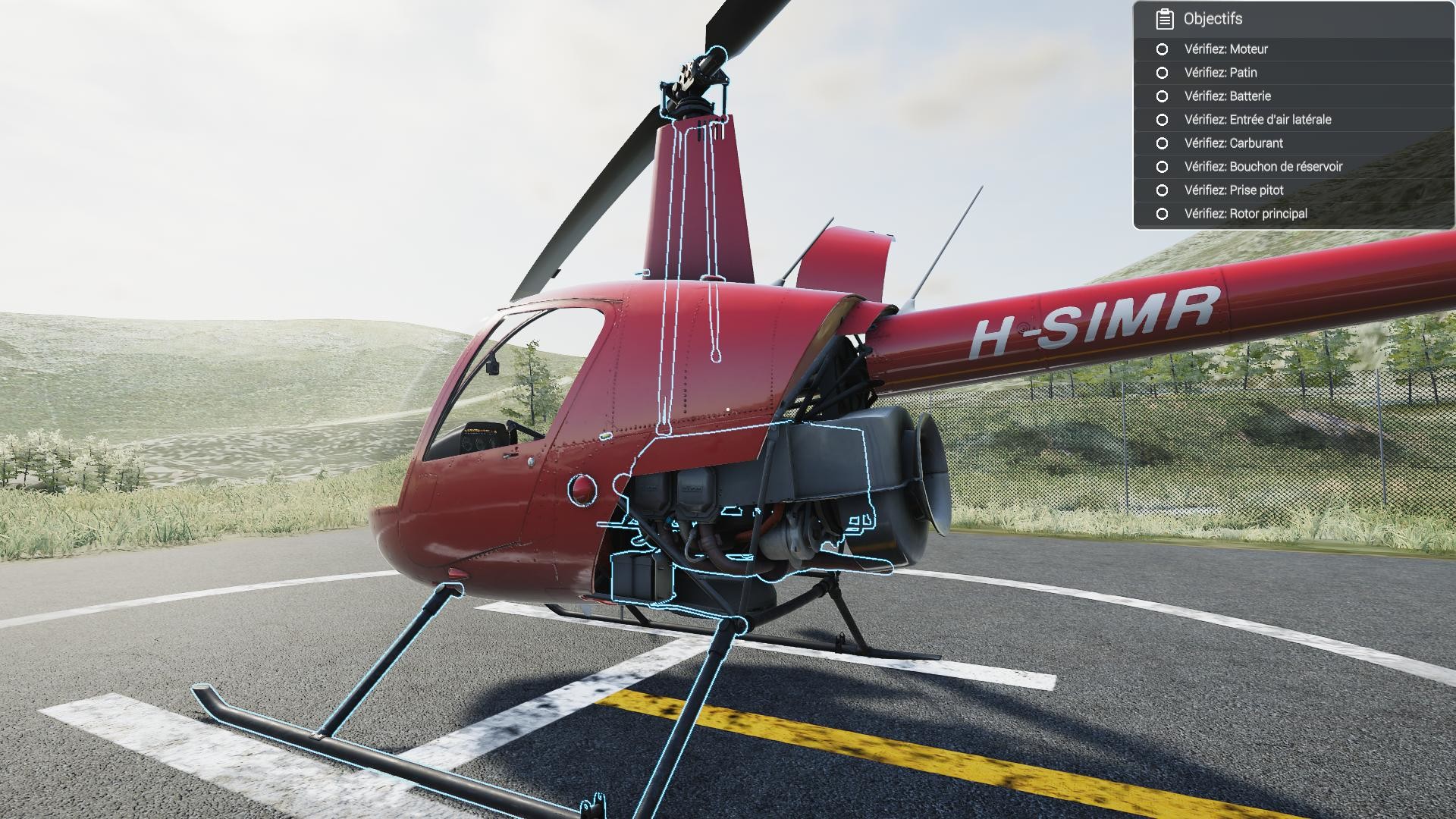Toggle the Vérifiez: Carburant circle indicator
Screen dimensions: 1456x819
(x=1163, y=143)
